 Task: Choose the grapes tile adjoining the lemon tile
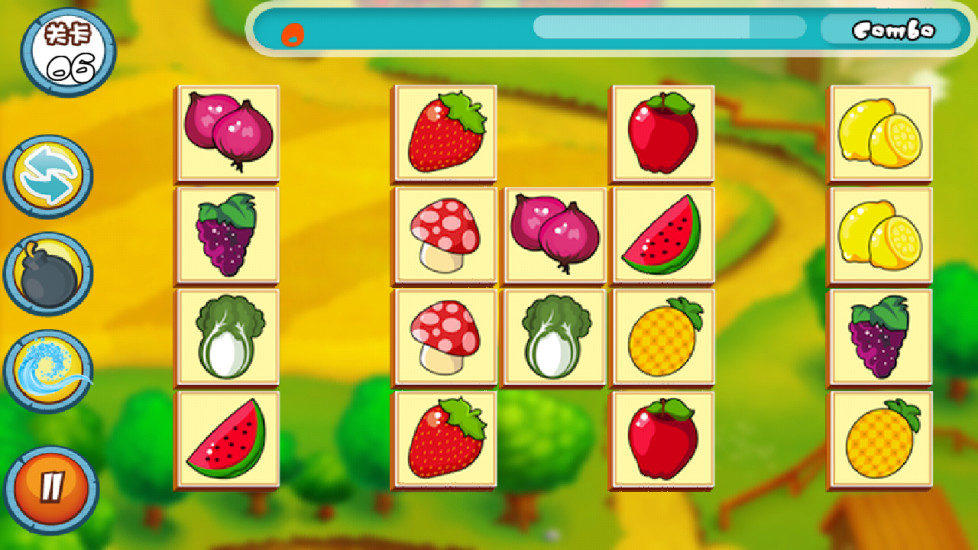coord(880,337)
